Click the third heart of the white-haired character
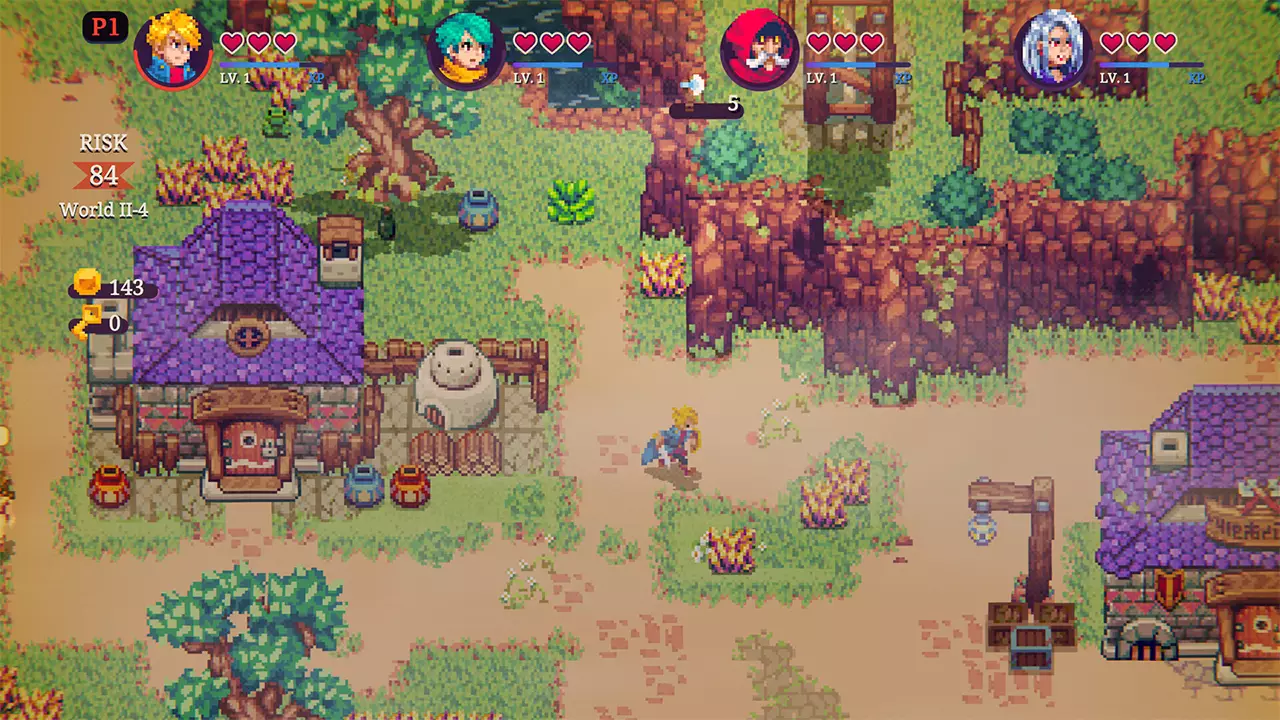This screenshot has height=720, width=1280. pos(1163,42)
